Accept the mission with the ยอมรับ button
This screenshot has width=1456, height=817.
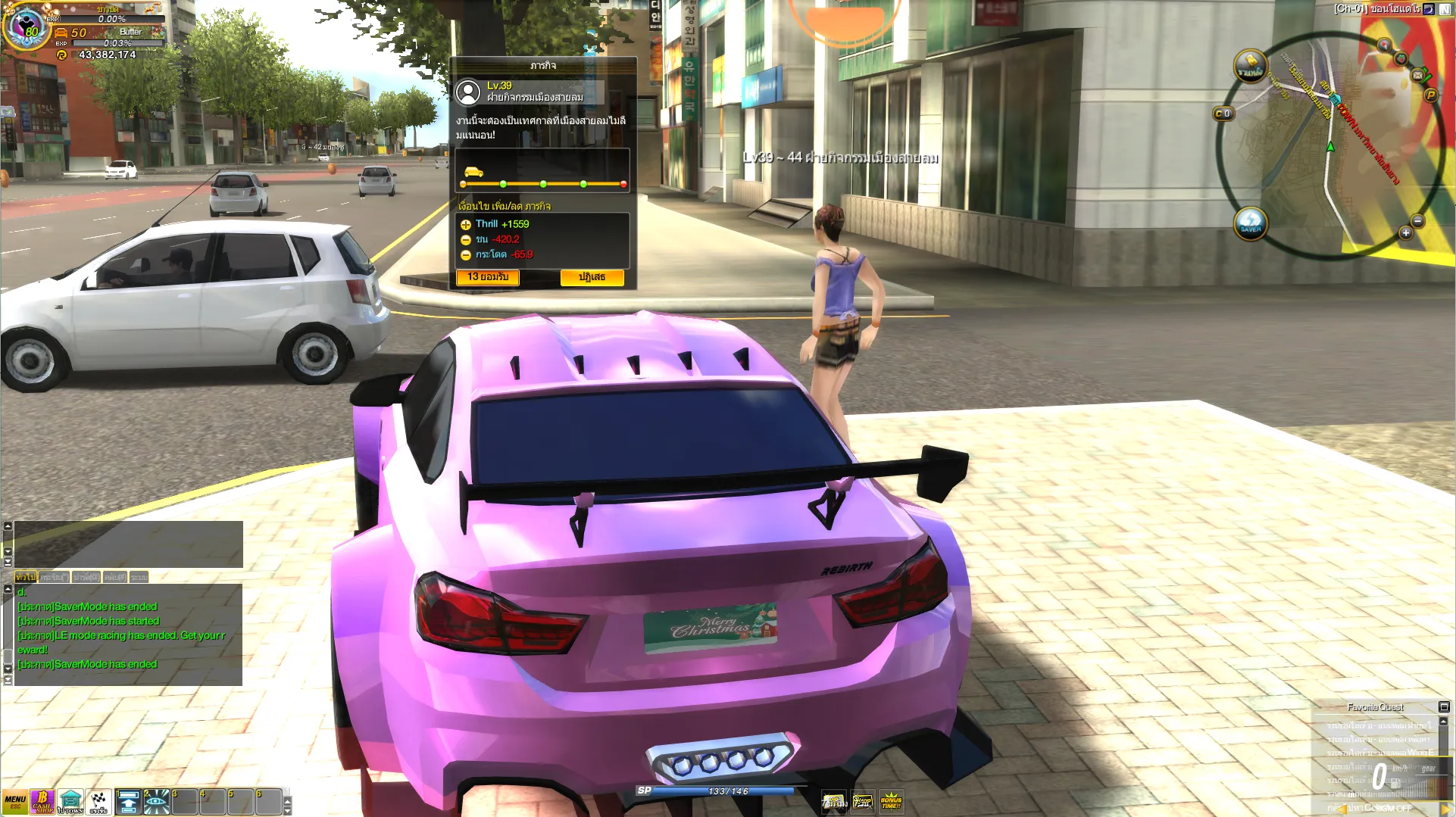coord(487,277)
